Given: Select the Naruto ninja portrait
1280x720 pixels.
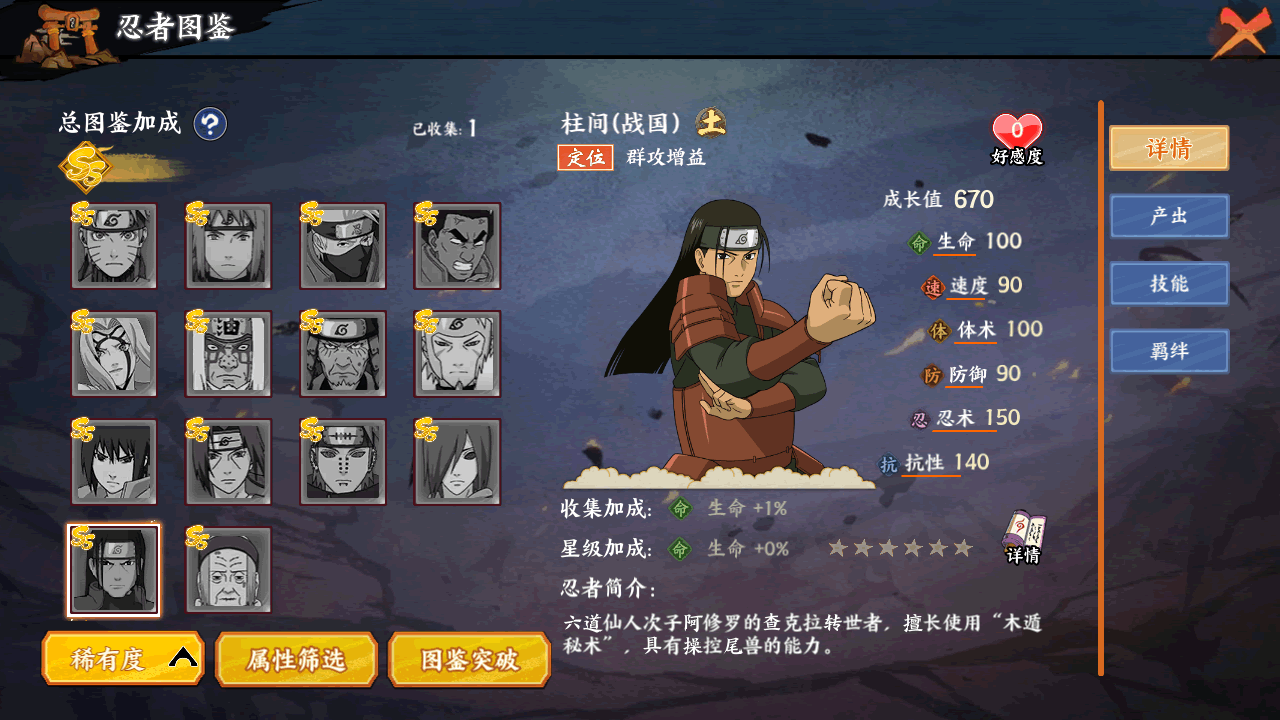Looking at the screenshot, I should coord(114,246).
